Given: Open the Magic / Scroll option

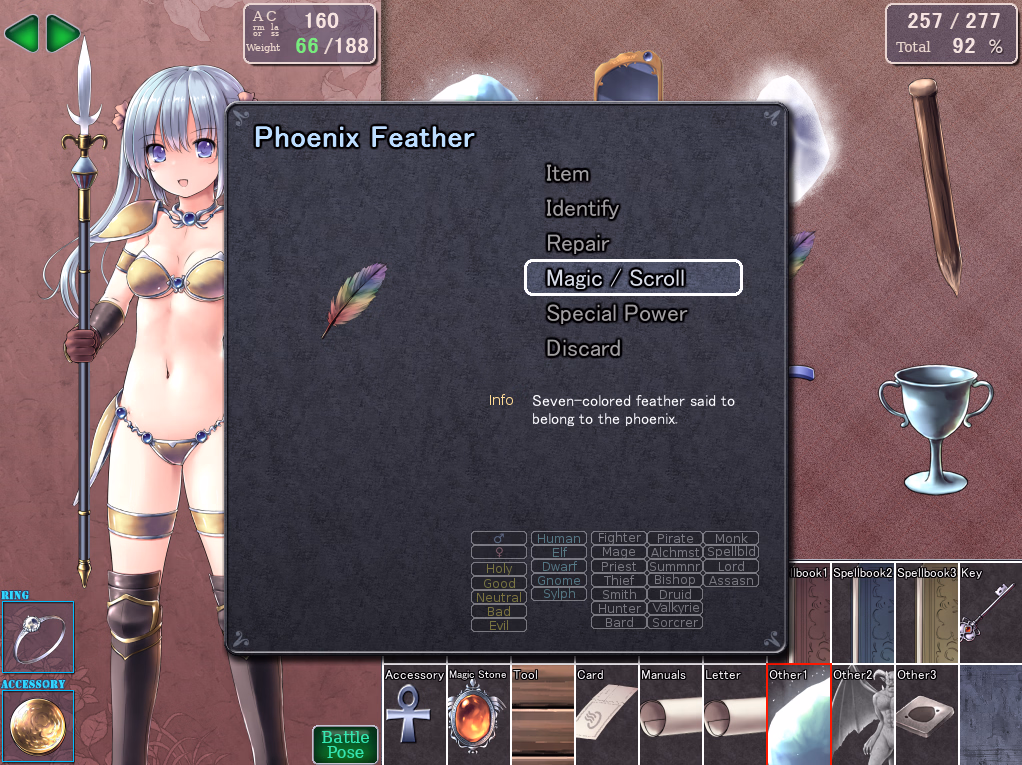Looking at the screenshot, I should [633, 278].
